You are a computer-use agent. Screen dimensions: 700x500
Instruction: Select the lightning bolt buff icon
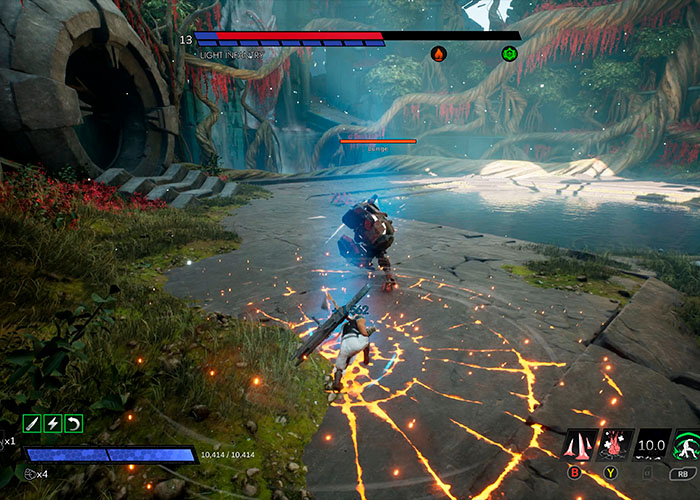[52, 423]
